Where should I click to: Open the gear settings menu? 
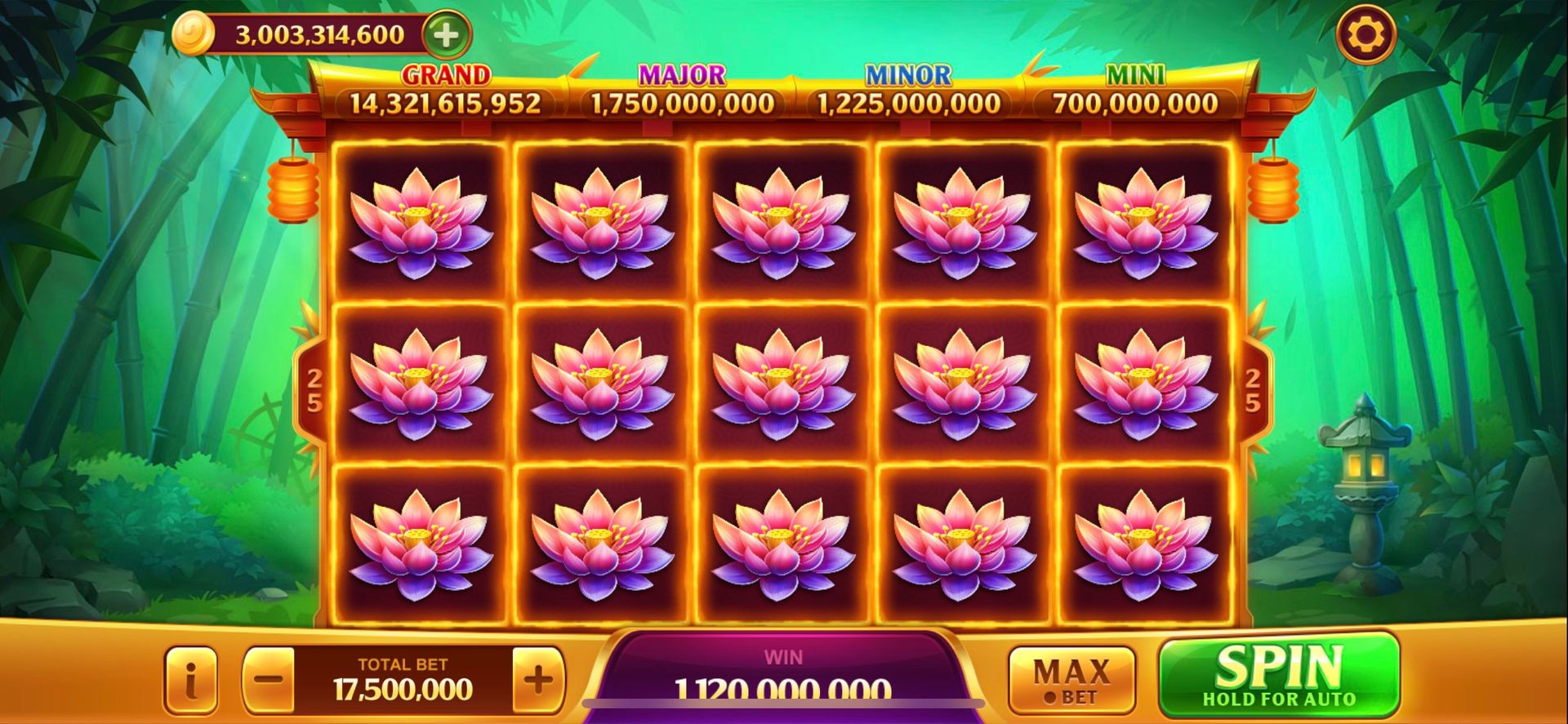[x=1365, y=35]
